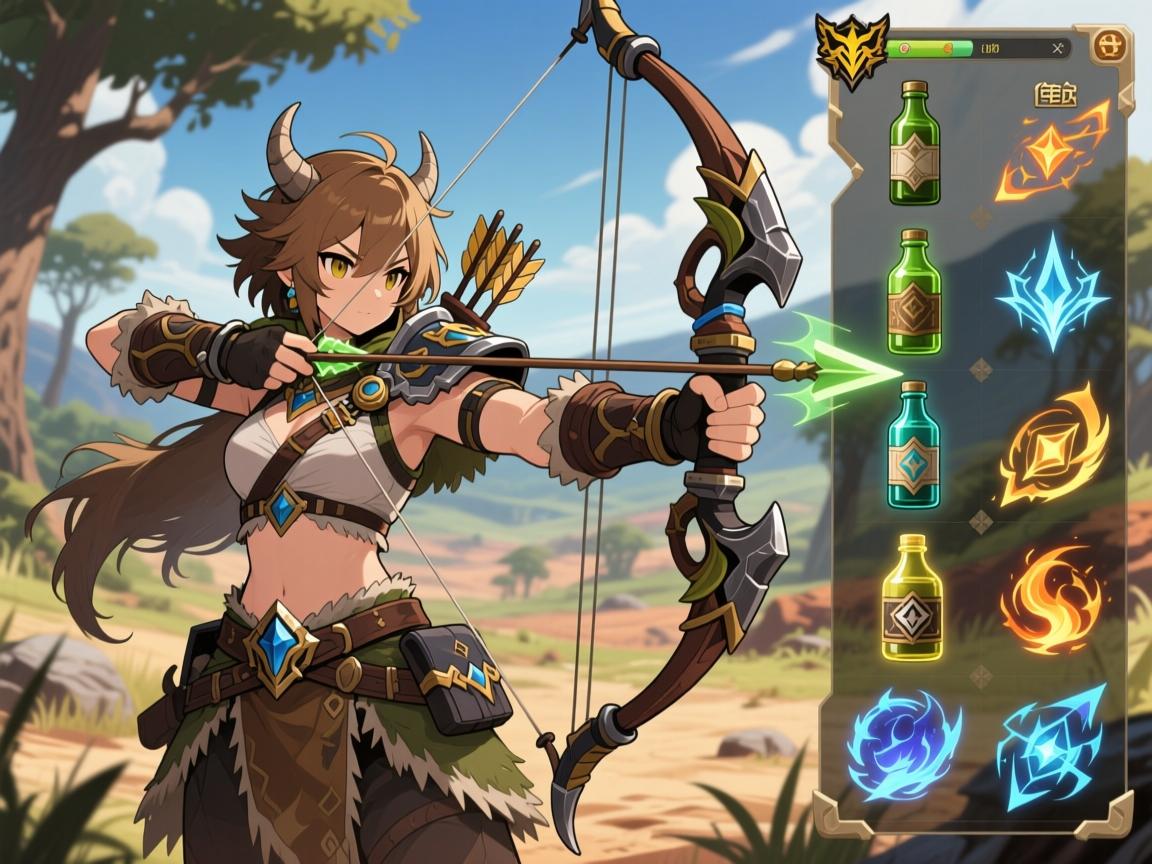Select the green bottle with brown label
The image size is (1152, 864).
[914, 292]
